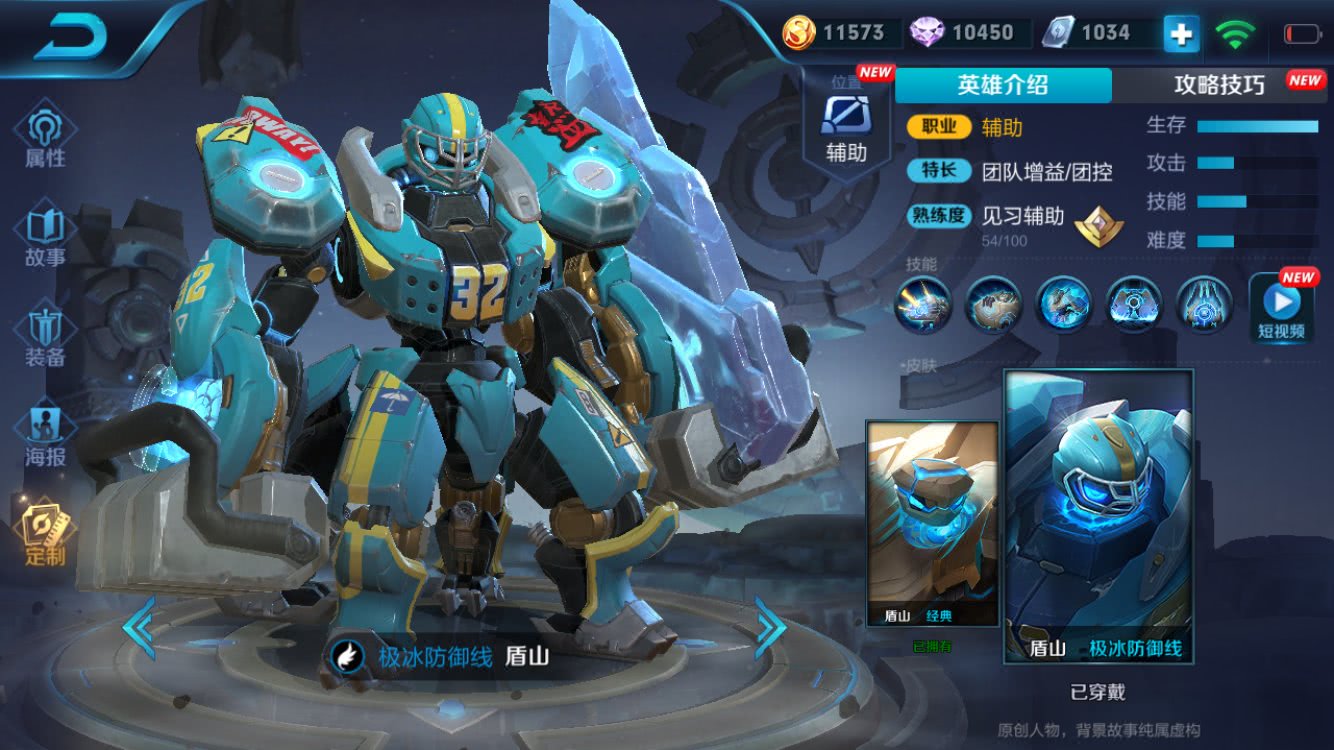
Task: Open the 海报 poster section
Action: point(45,437)
